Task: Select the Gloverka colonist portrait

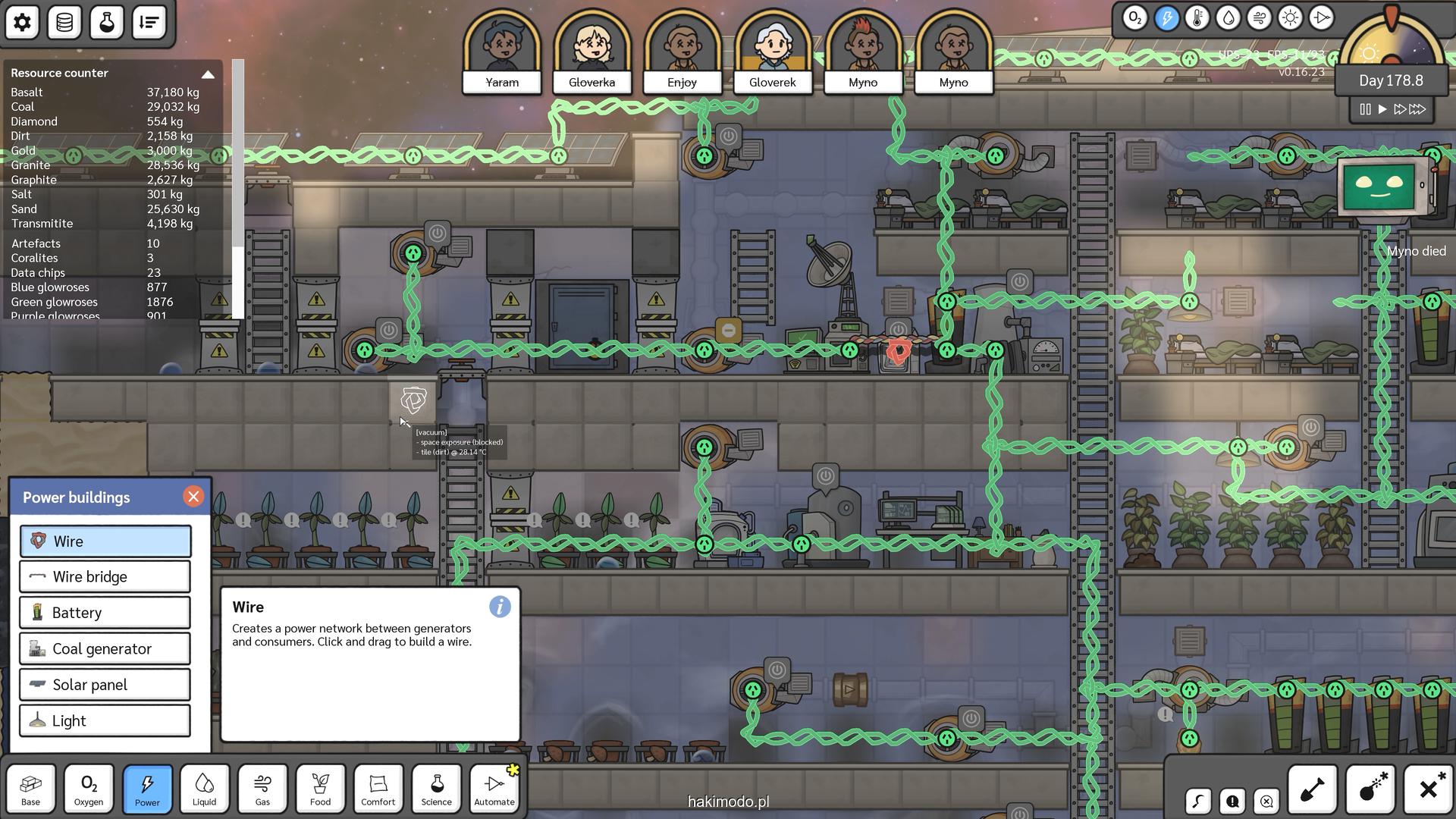Action: 592,52
